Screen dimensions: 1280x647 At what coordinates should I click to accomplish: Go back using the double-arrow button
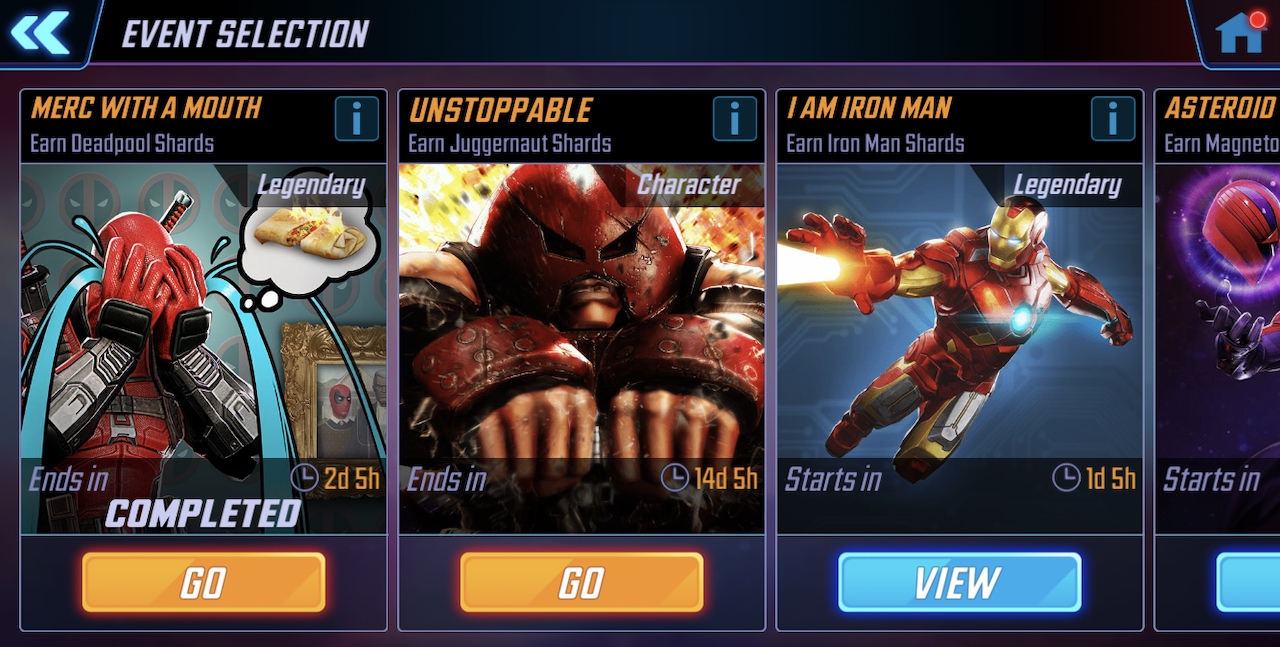click(41, 33)
